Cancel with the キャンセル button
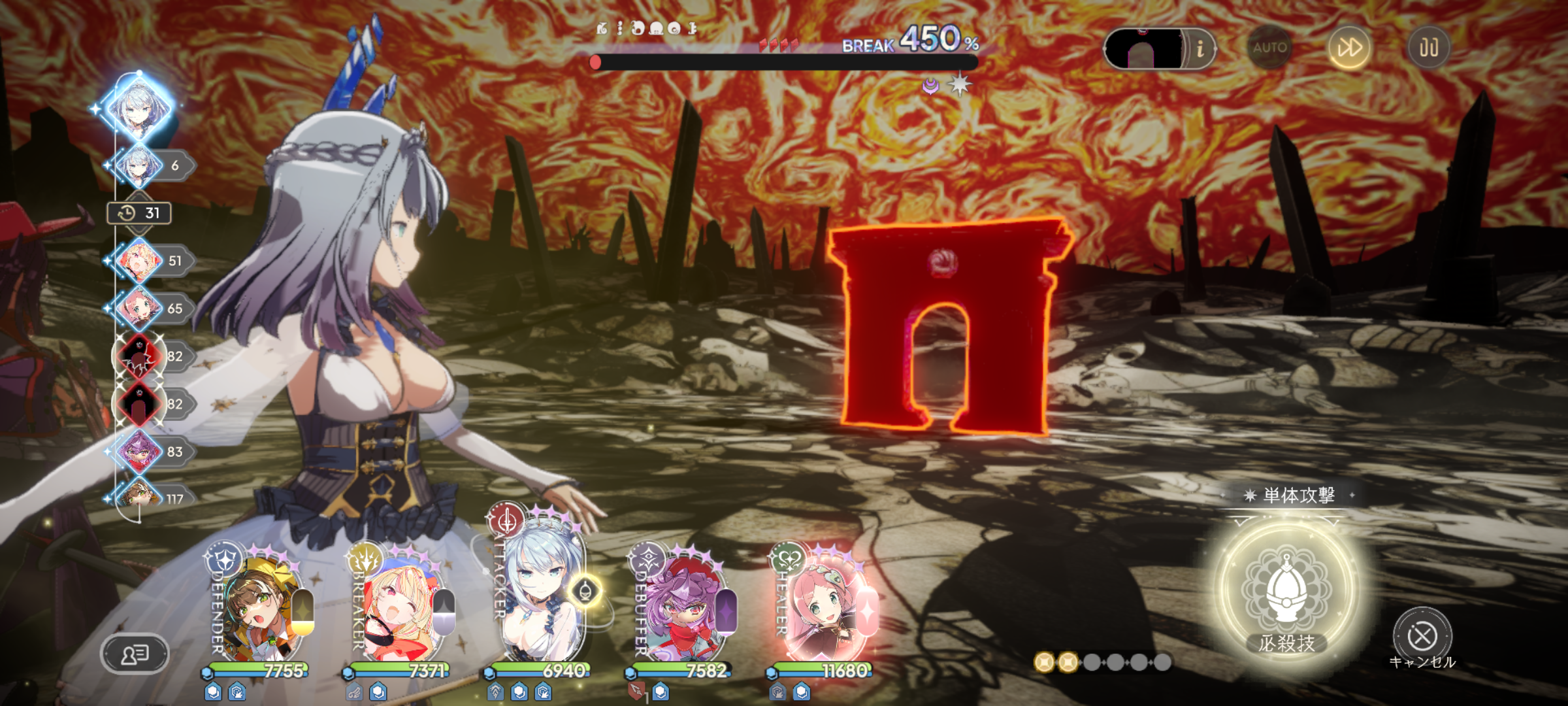The height and width of the screenshot is (706, 1568). pos(1422,636)
